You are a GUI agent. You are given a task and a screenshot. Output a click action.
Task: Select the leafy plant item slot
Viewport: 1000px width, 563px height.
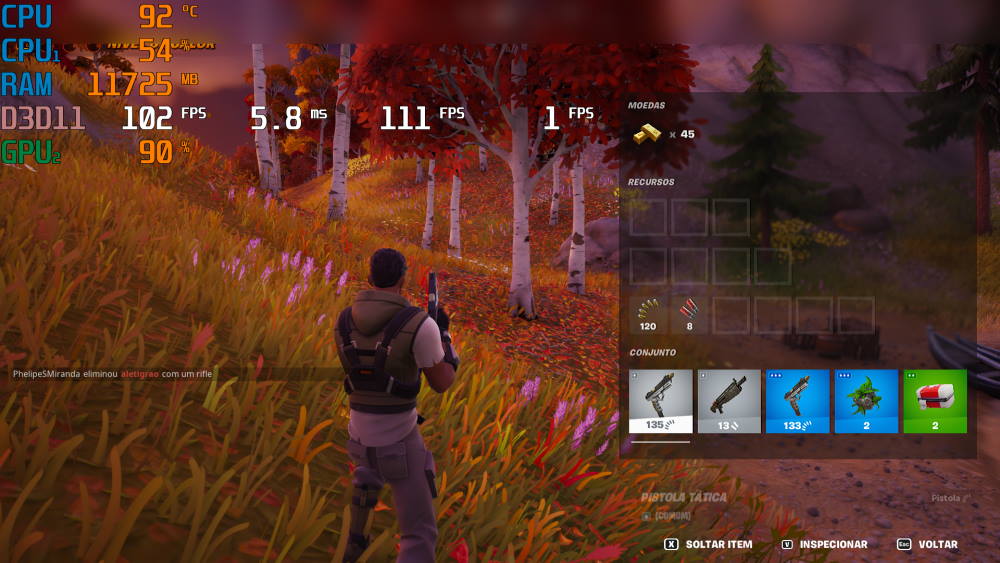pos(866,400)
